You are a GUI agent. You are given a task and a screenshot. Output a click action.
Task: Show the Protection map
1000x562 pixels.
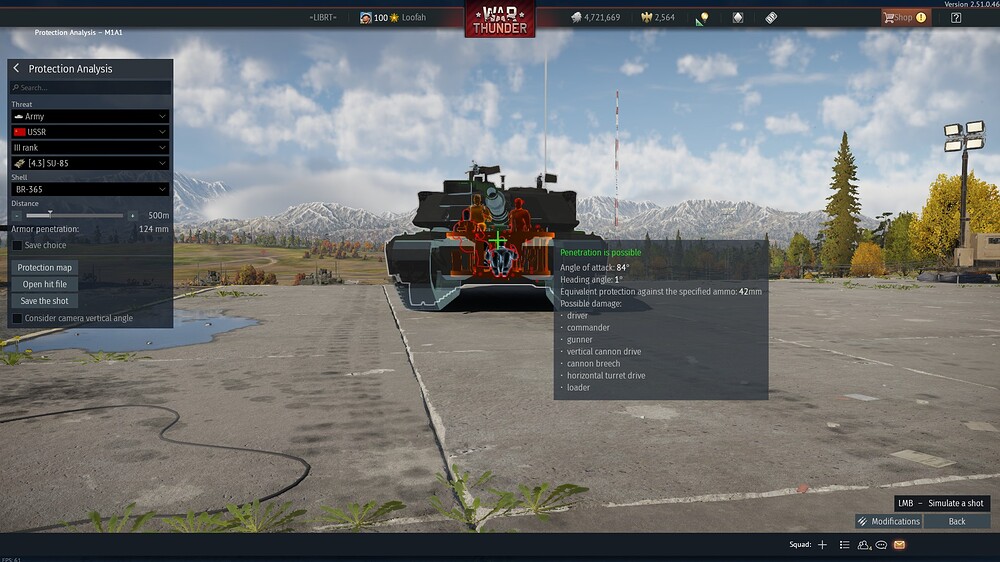45,268
